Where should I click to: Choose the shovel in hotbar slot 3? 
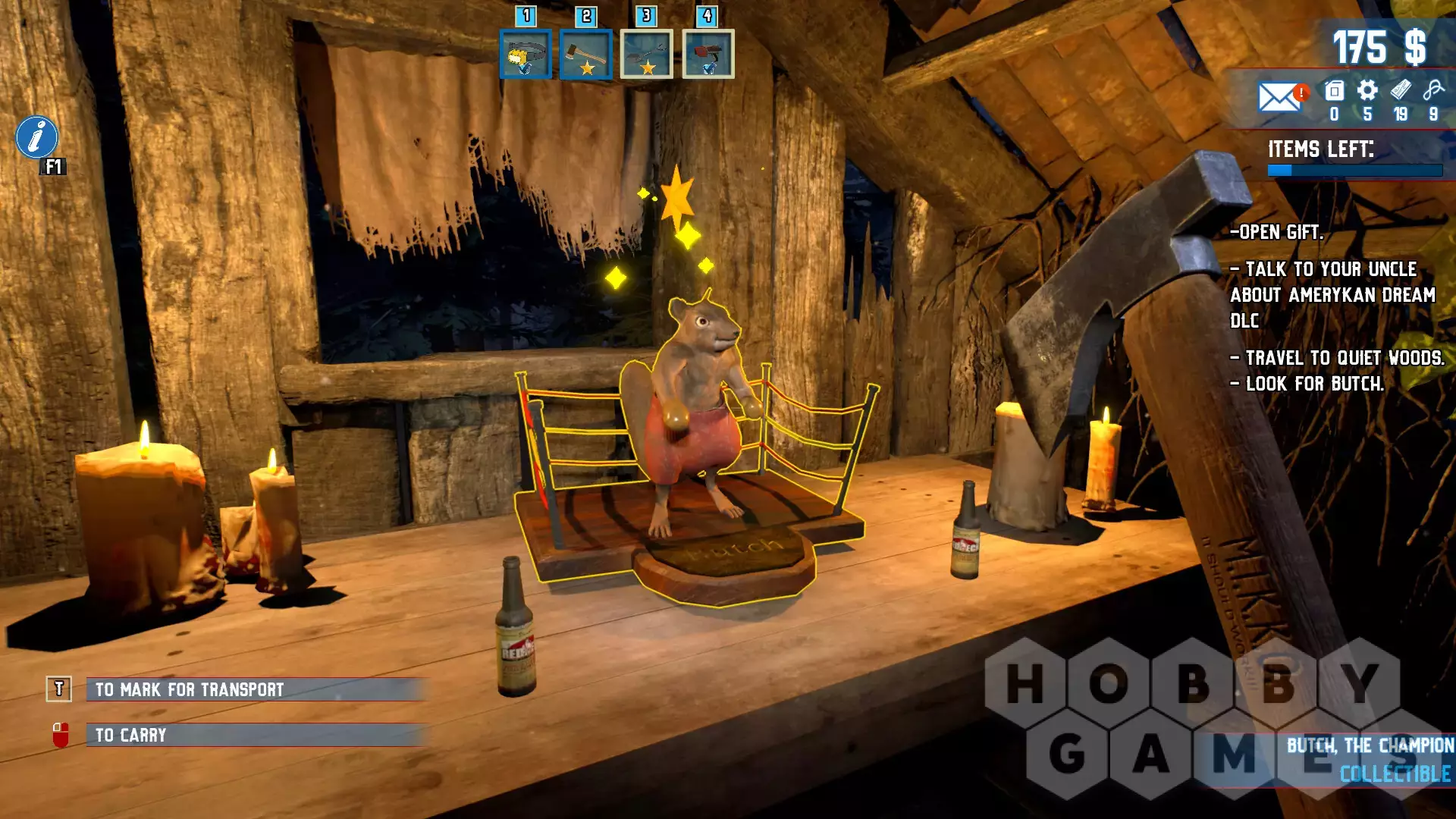[646, 55]
